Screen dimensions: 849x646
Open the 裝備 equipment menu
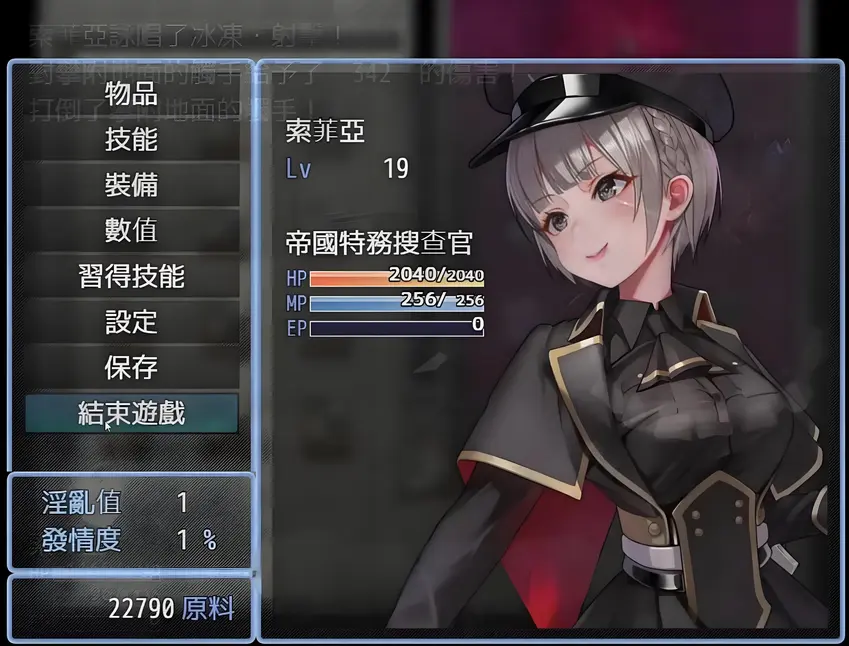pyautogui.click(x=131, y=185)
